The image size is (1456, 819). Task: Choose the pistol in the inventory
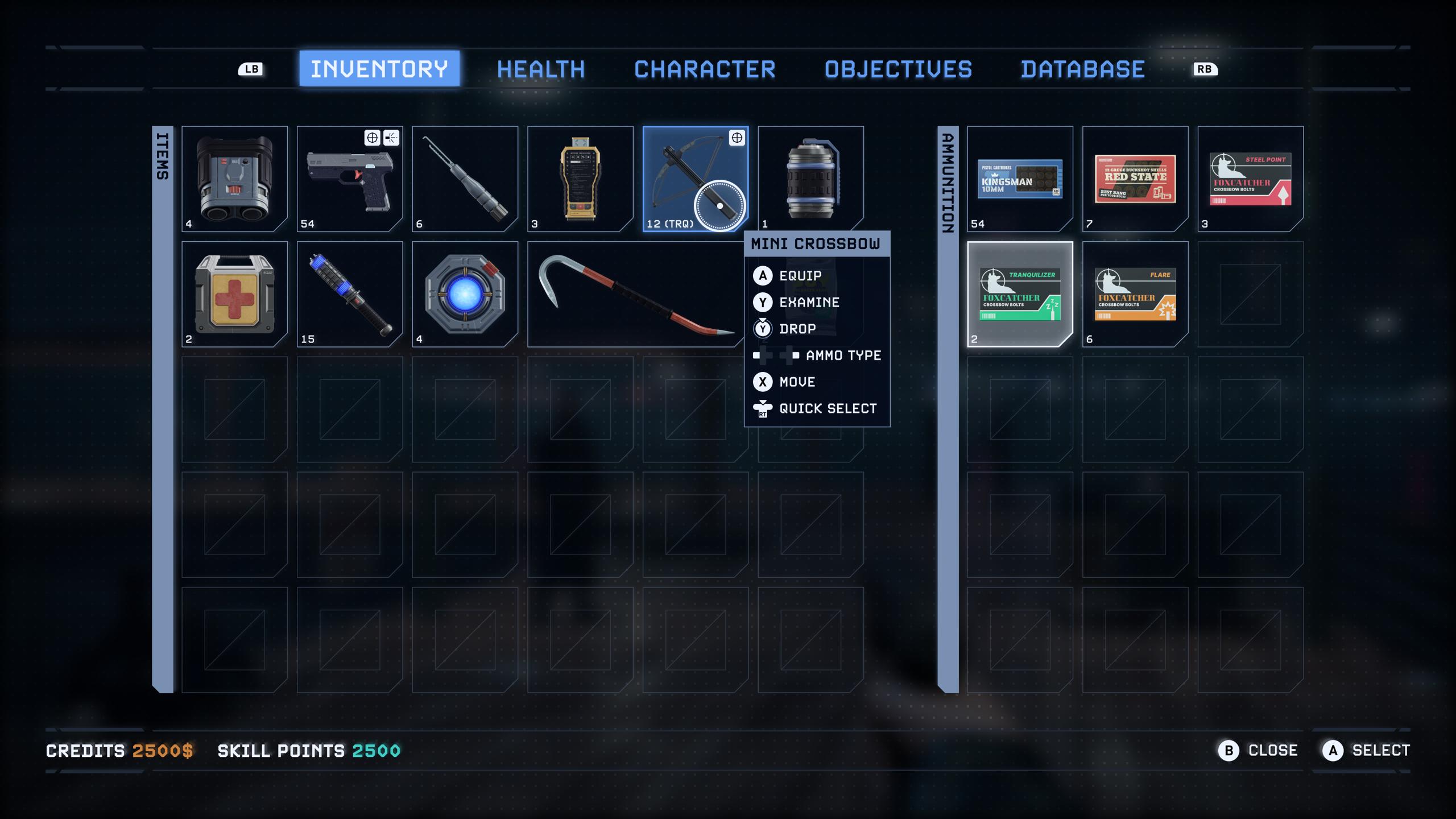coord(350,179)
